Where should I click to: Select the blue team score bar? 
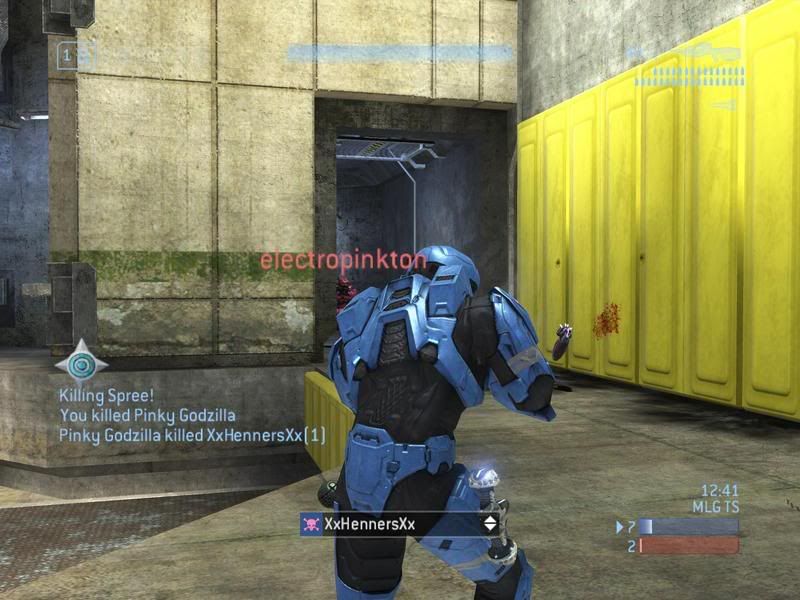689,526
